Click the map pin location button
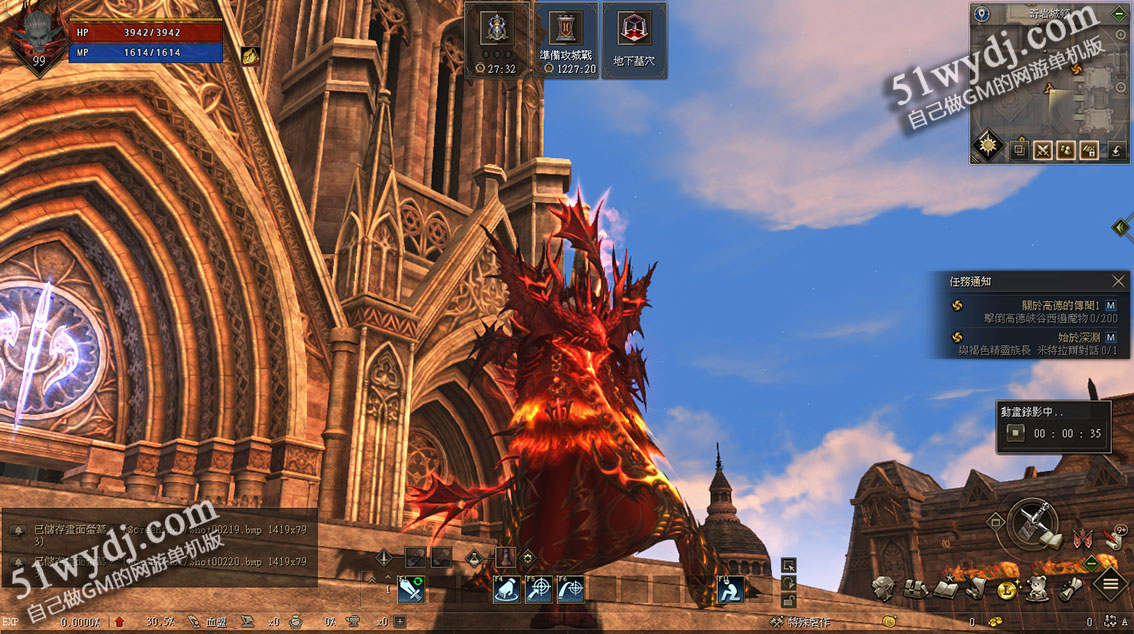 point(982,14)
